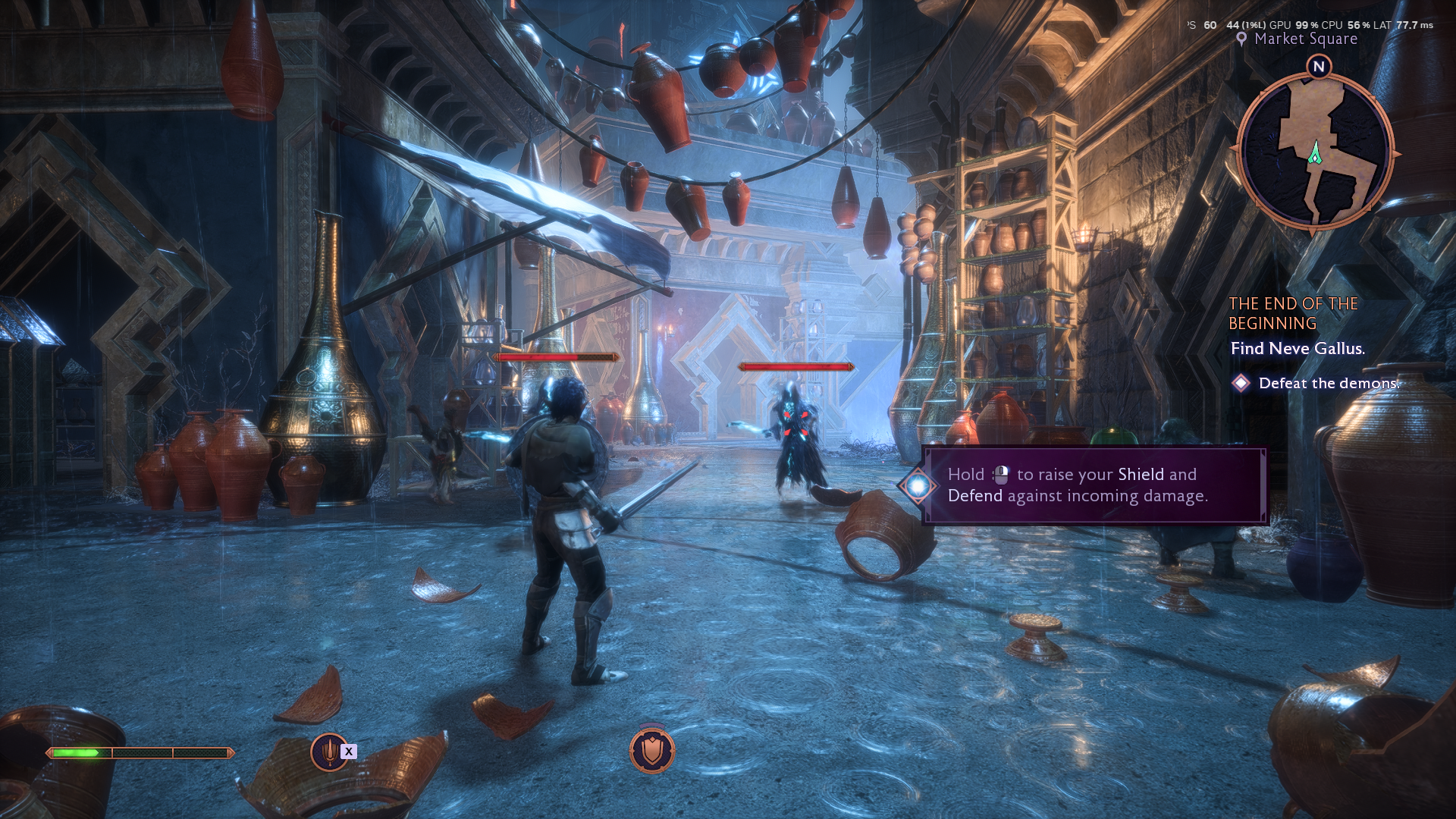Select the shield defend tutorial tooltip
The height and width of the screenshot is (819, 1456).
1094,485
